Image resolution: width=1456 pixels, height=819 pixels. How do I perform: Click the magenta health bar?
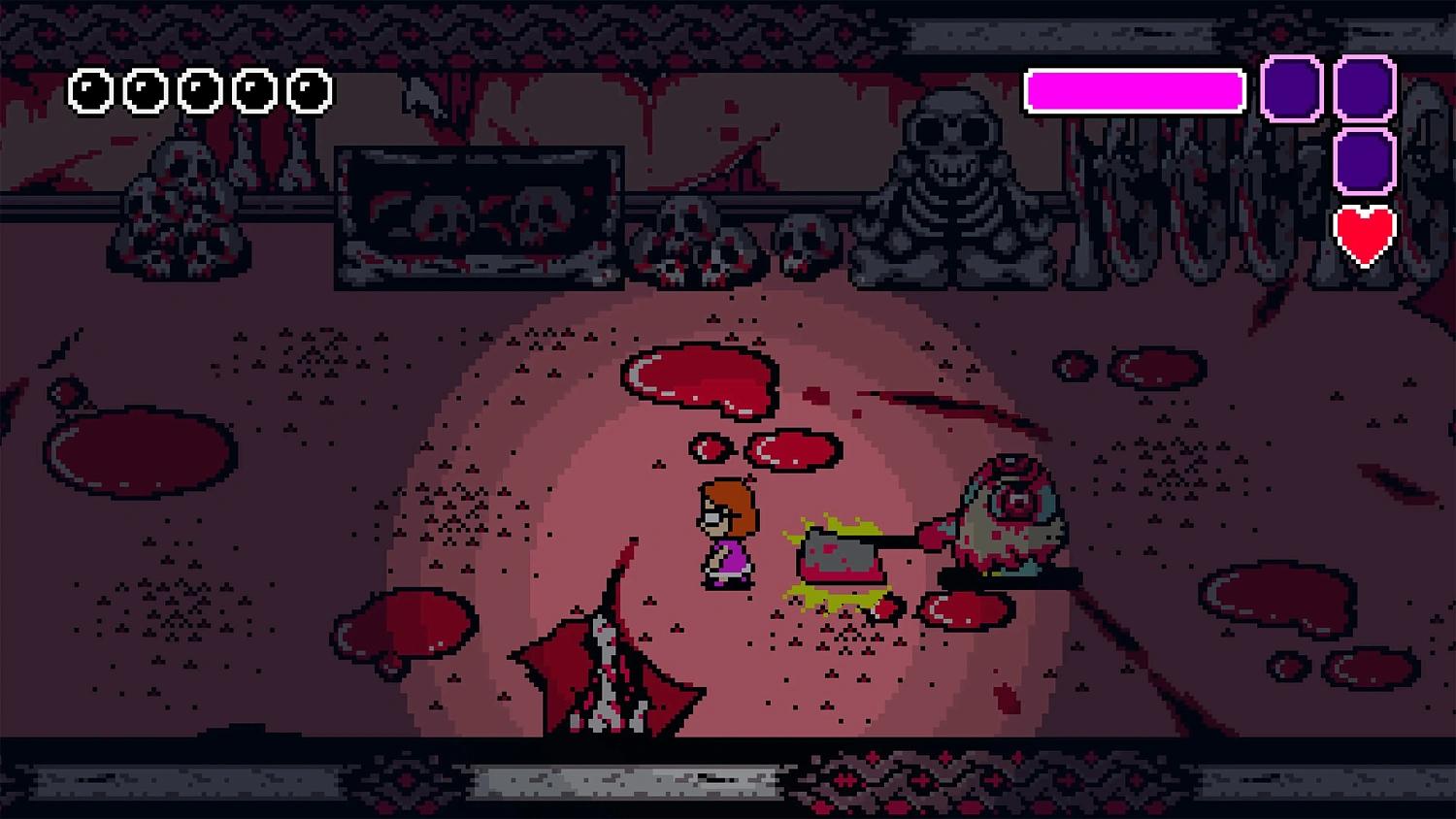(1134, 90)
